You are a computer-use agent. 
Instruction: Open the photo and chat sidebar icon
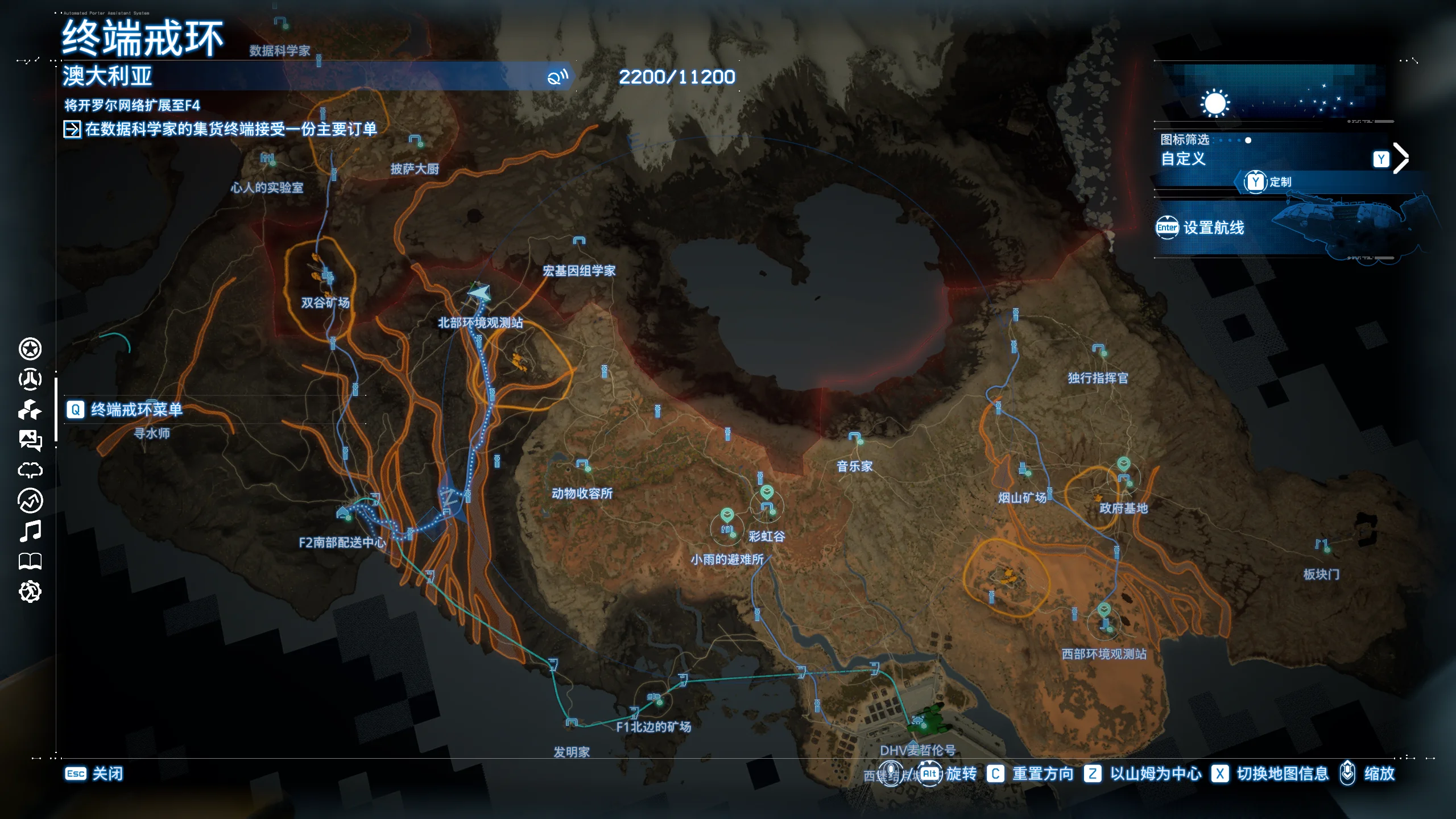tap(30, 440)
